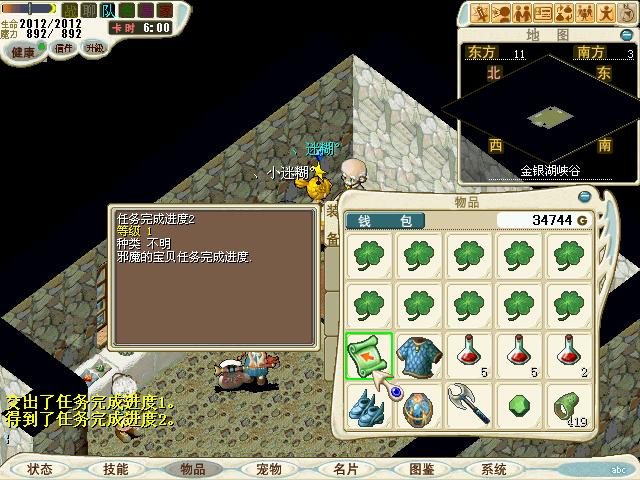The height and width of the screenshot is (480, 640).
Task: Open the 状态 status menu
Action: coord(40,468)
